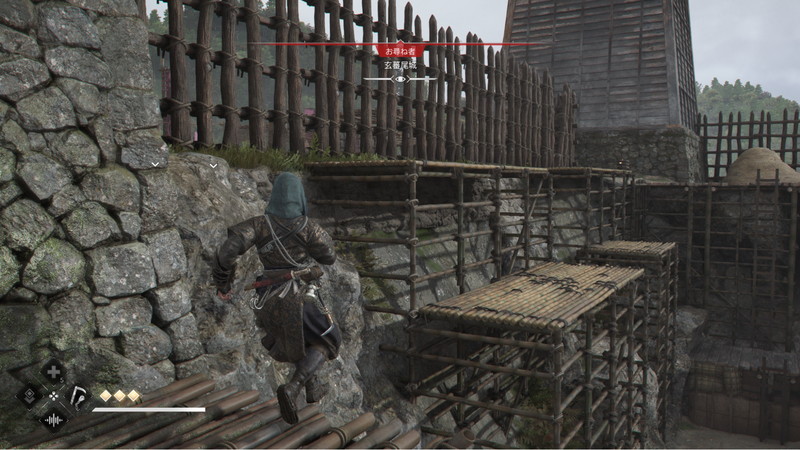Select the layered diamond tool slot
The width and height of the screenshot is (800, 450).
29,396
